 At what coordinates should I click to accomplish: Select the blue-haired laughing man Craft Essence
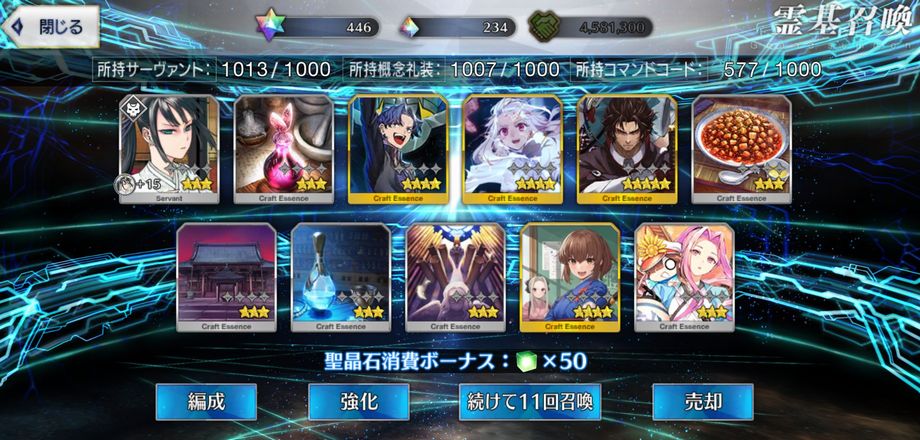pyautogui.click(x=398, y=148)
